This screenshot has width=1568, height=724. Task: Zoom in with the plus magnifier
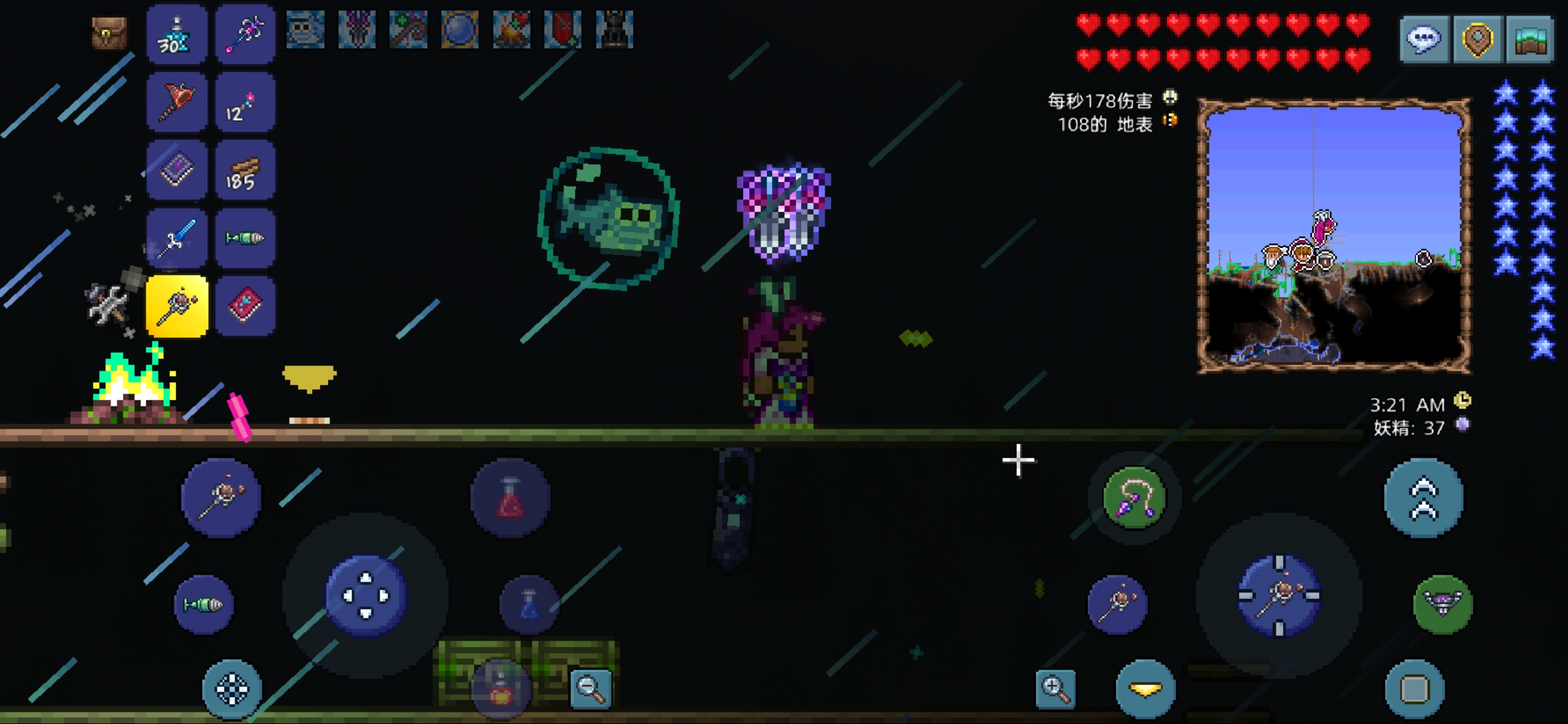tap(1055, 688)
